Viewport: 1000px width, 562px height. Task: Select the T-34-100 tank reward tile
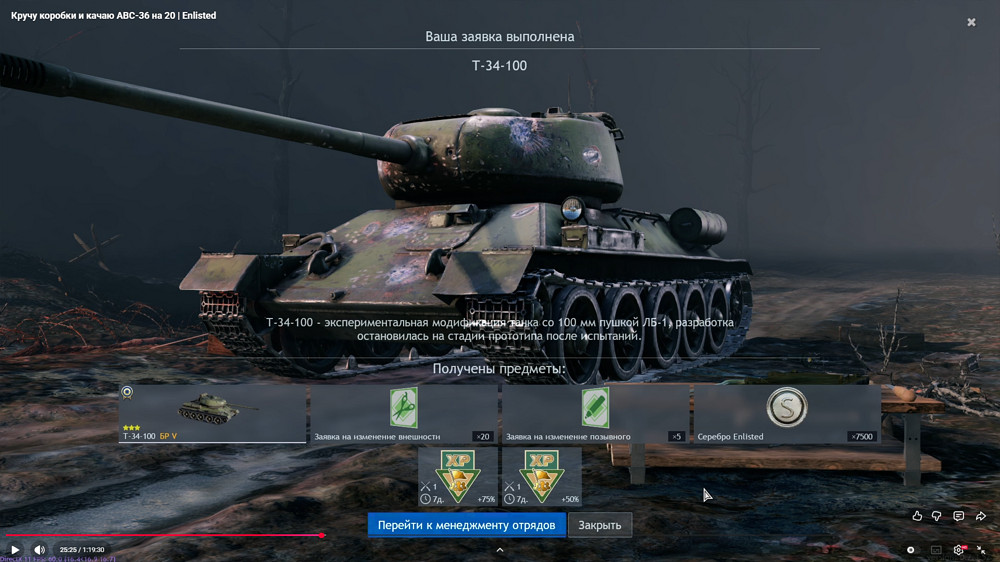pos(212,413)
